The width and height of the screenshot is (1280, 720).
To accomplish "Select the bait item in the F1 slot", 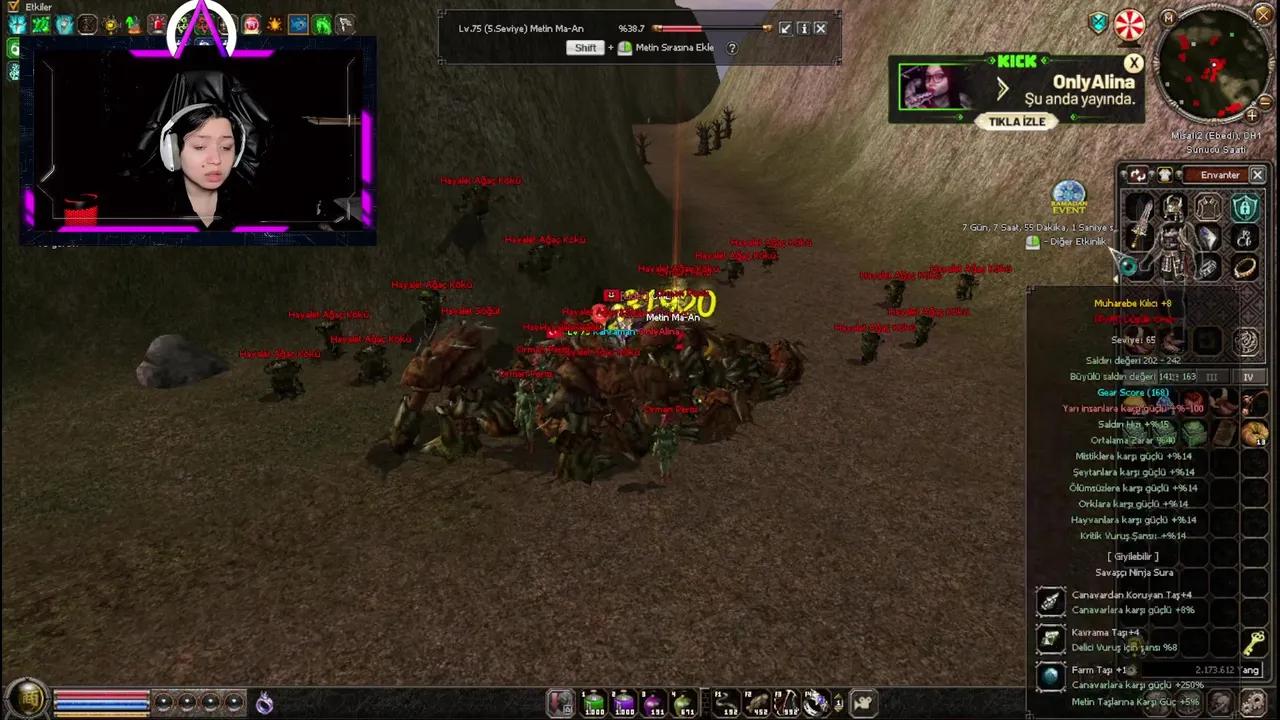I will click(723, 701).
